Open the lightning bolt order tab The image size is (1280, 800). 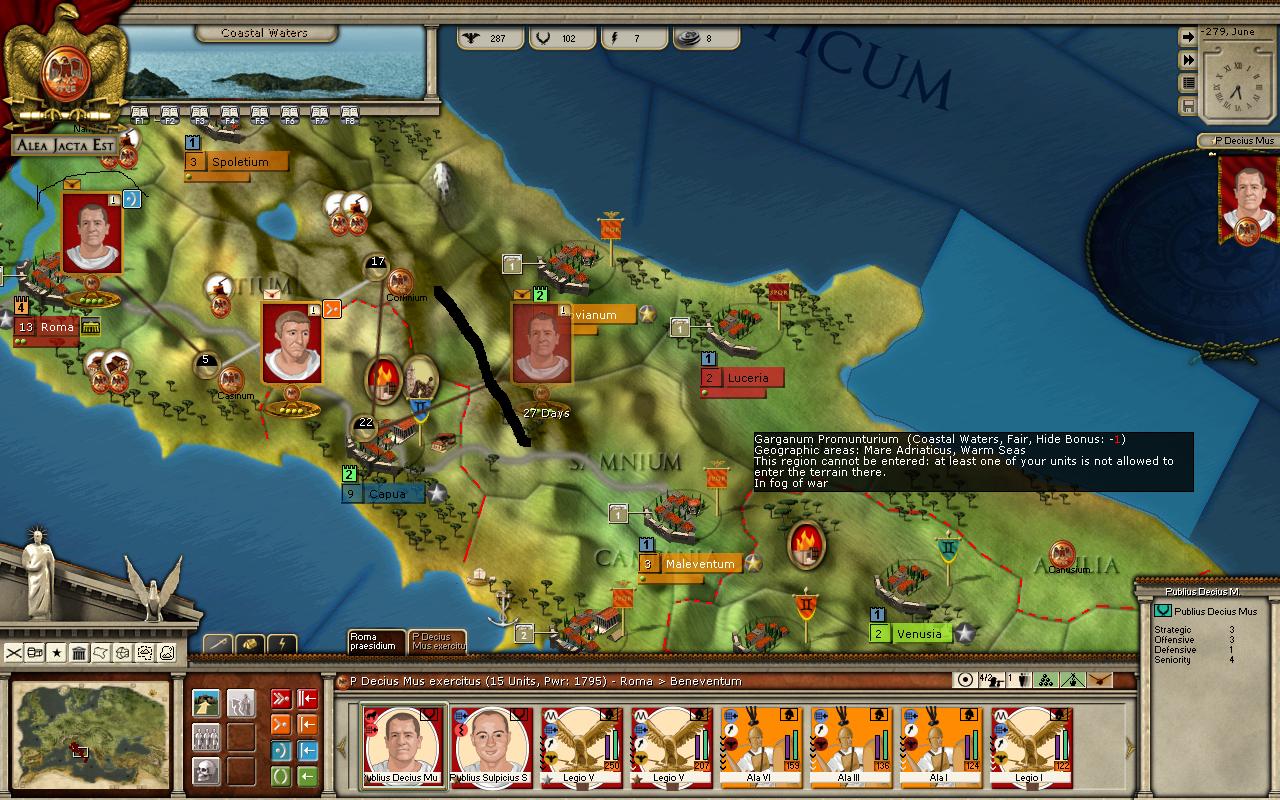(x=281, y=644)
